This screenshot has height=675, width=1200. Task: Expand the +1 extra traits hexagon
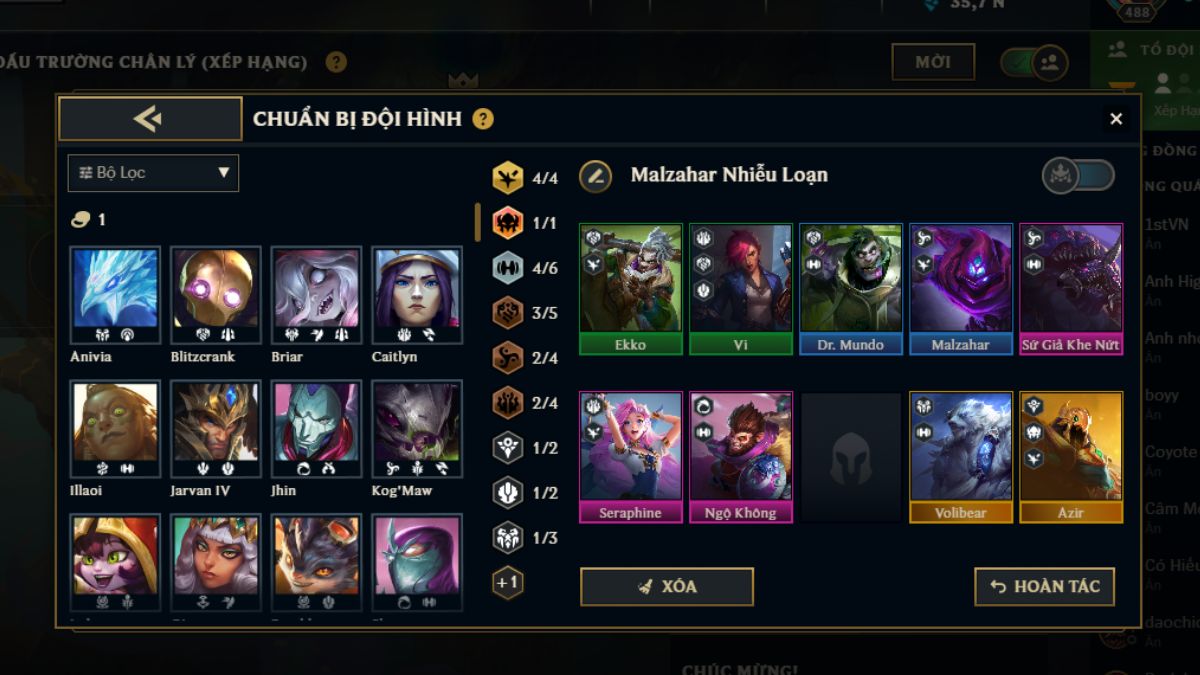pos(508,582)
